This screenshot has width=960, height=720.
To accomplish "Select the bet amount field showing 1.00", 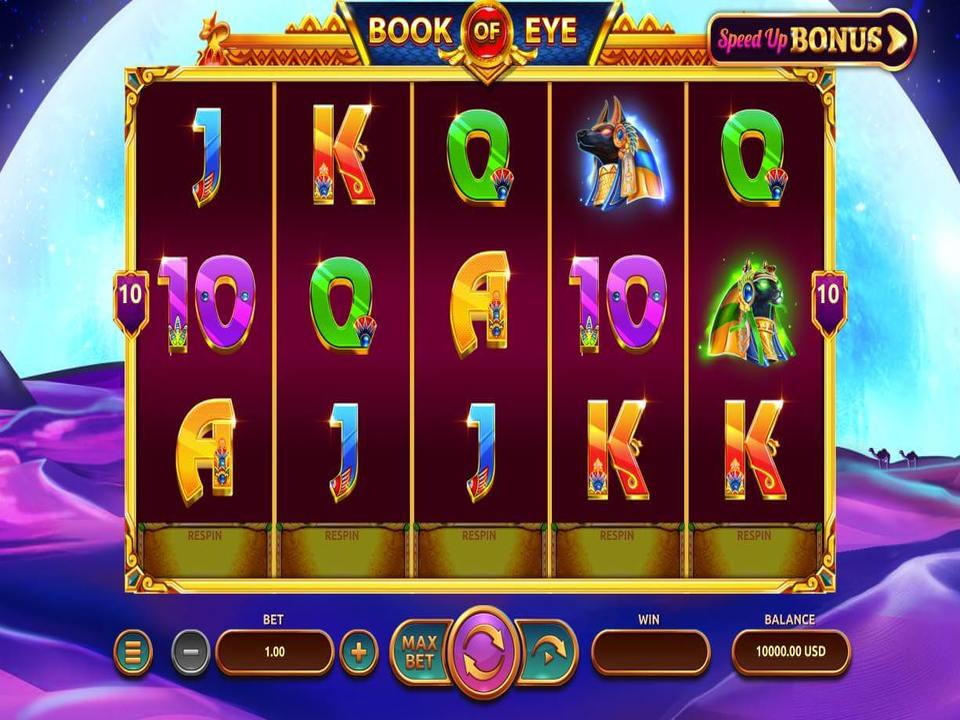I will pyautogui.click(x=274, y=652).
